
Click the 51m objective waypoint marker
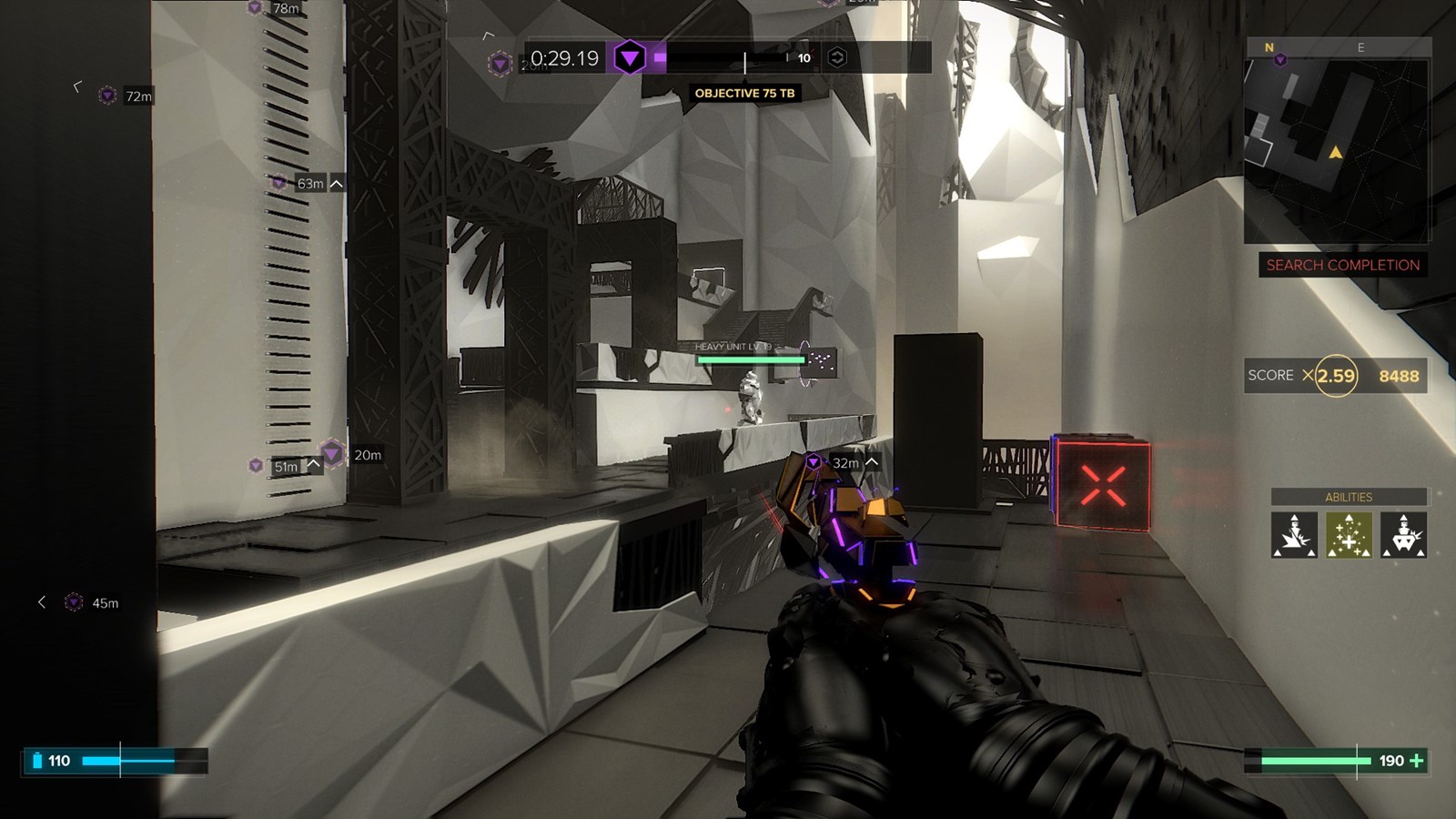257,466
